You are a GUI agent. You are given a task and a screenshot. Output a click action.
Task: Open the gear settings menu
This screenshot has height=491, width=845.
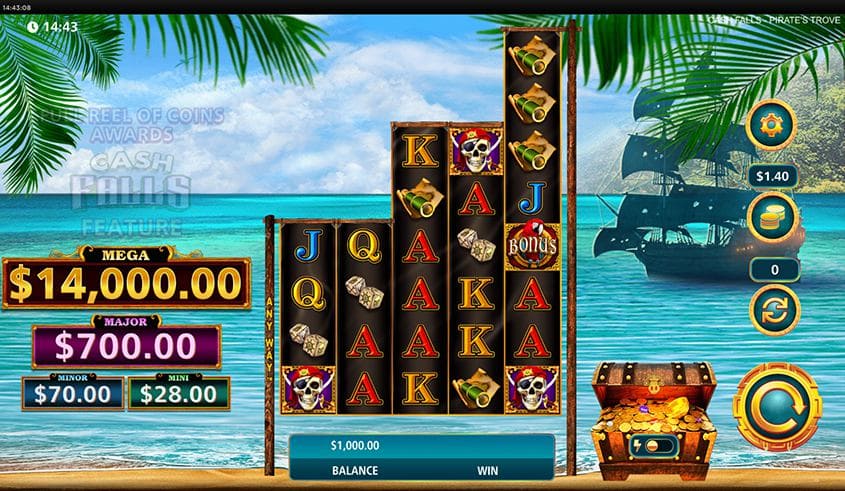coord(774,125)
